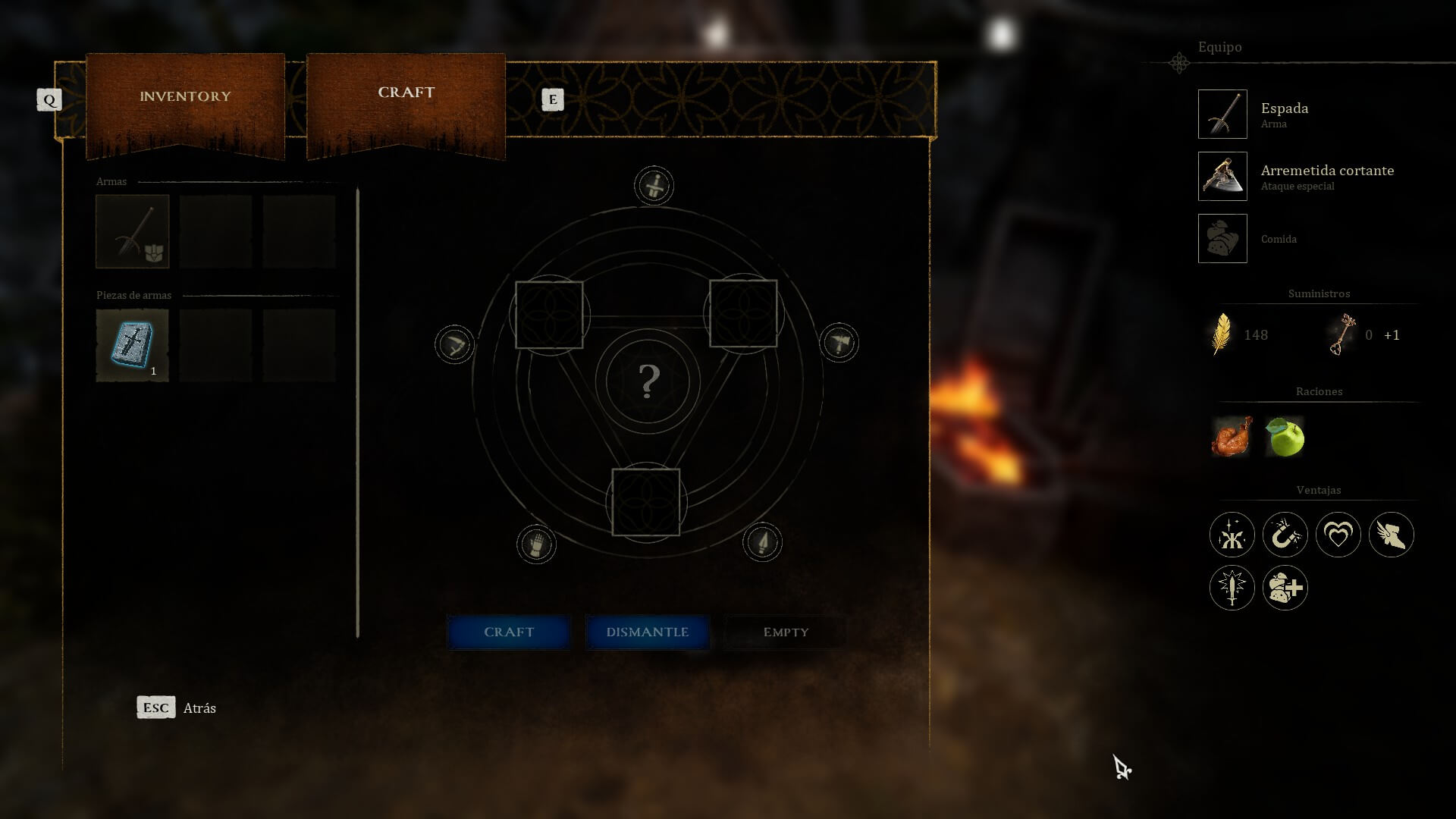The height and width of the screenshot is (819, 1456).
Task: Select the sword in the Armas slot
Action: pyautogui.click(x=133, y=231)
